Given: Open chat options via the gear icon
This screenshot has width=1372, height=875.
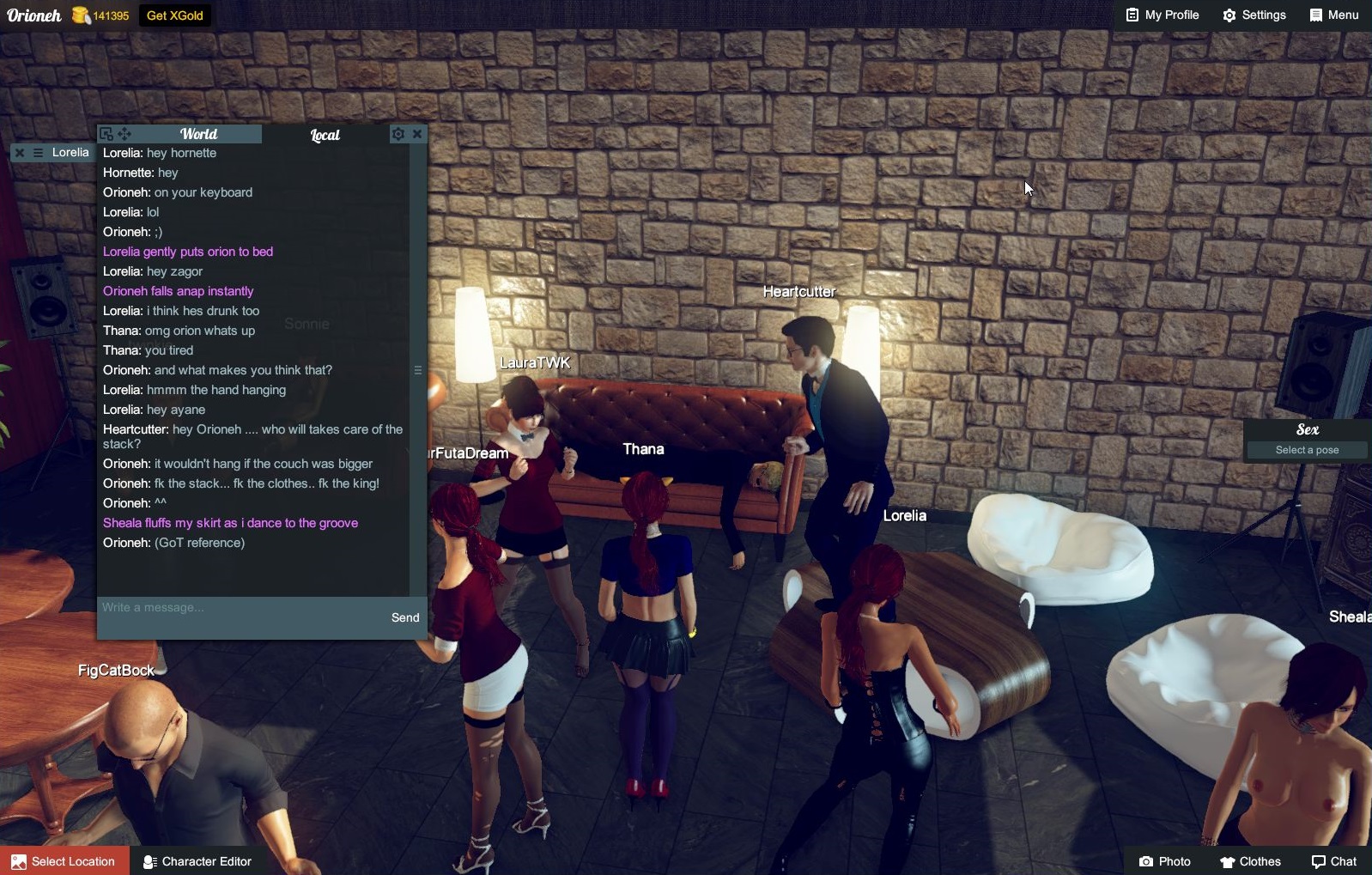Looking at the screenshot, I should [x=398, y=134].
